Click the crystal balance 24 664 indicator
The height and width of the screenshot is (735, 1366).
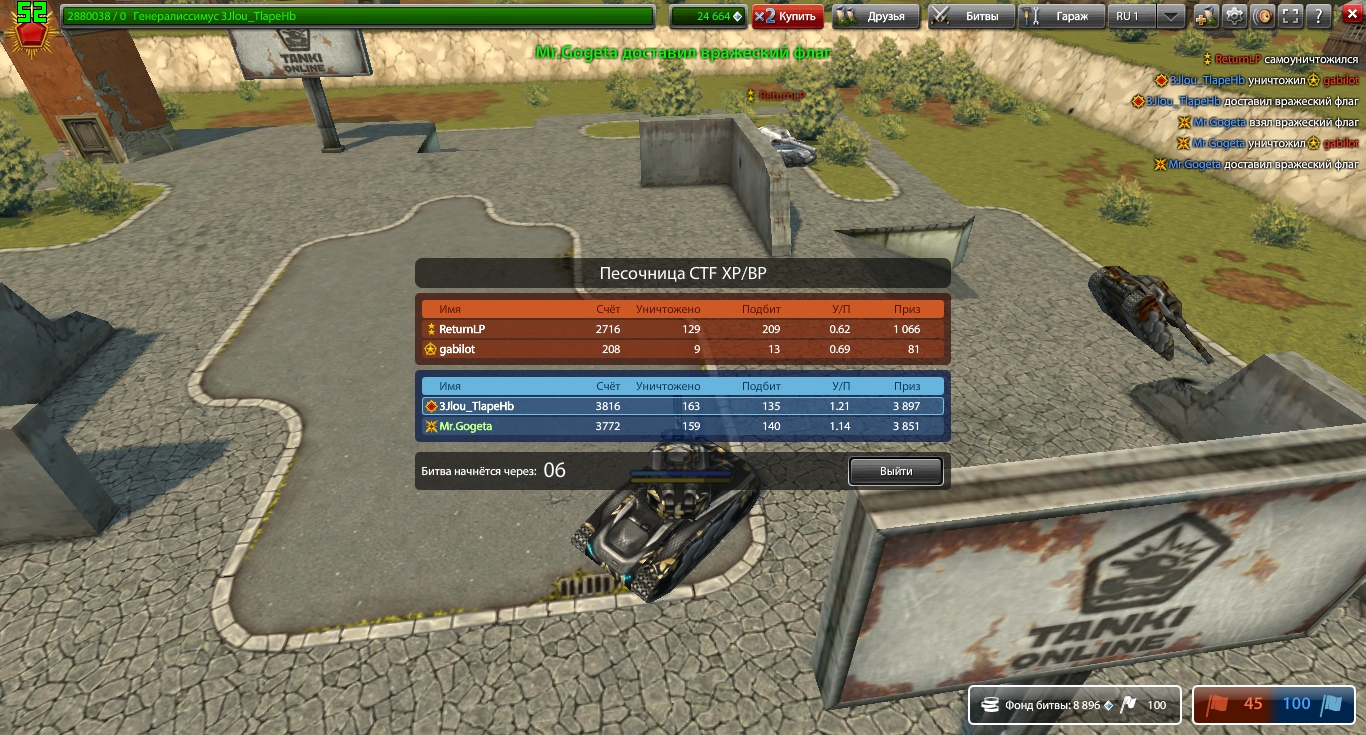(706, 16)
